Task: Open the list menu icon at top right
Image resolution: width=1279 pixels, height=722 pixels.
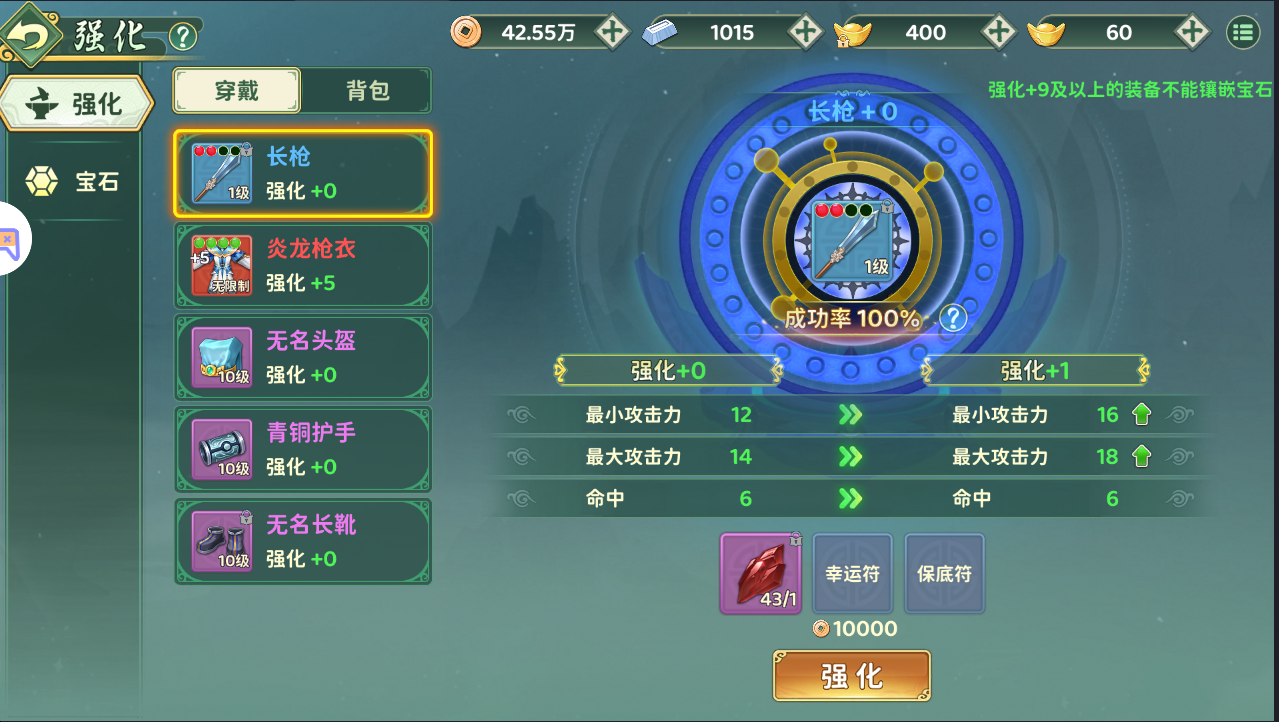Action: pyautogui.click(x=1243, y=33)
